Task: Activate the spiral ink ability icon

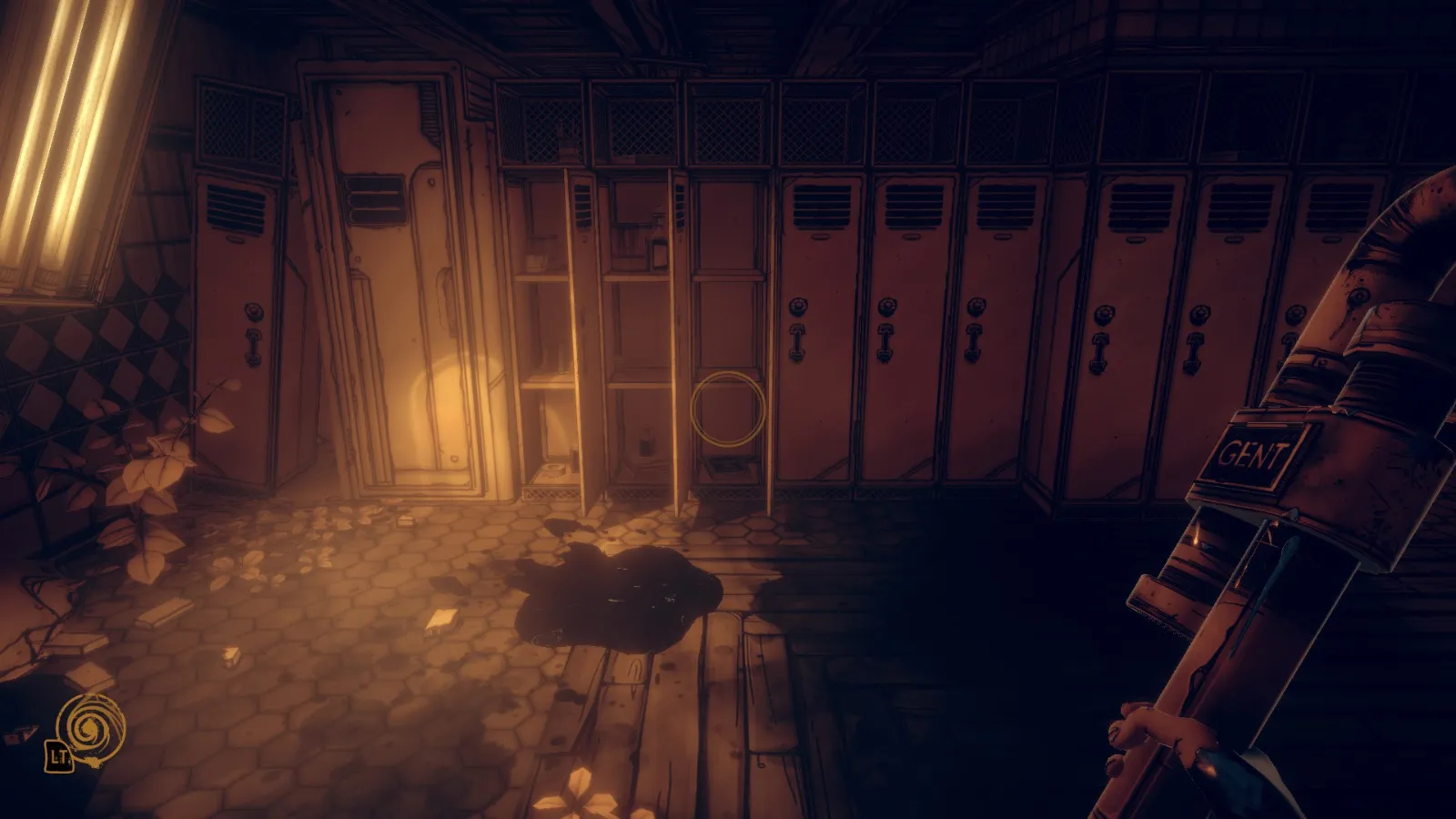Action: tap(89, 725)
